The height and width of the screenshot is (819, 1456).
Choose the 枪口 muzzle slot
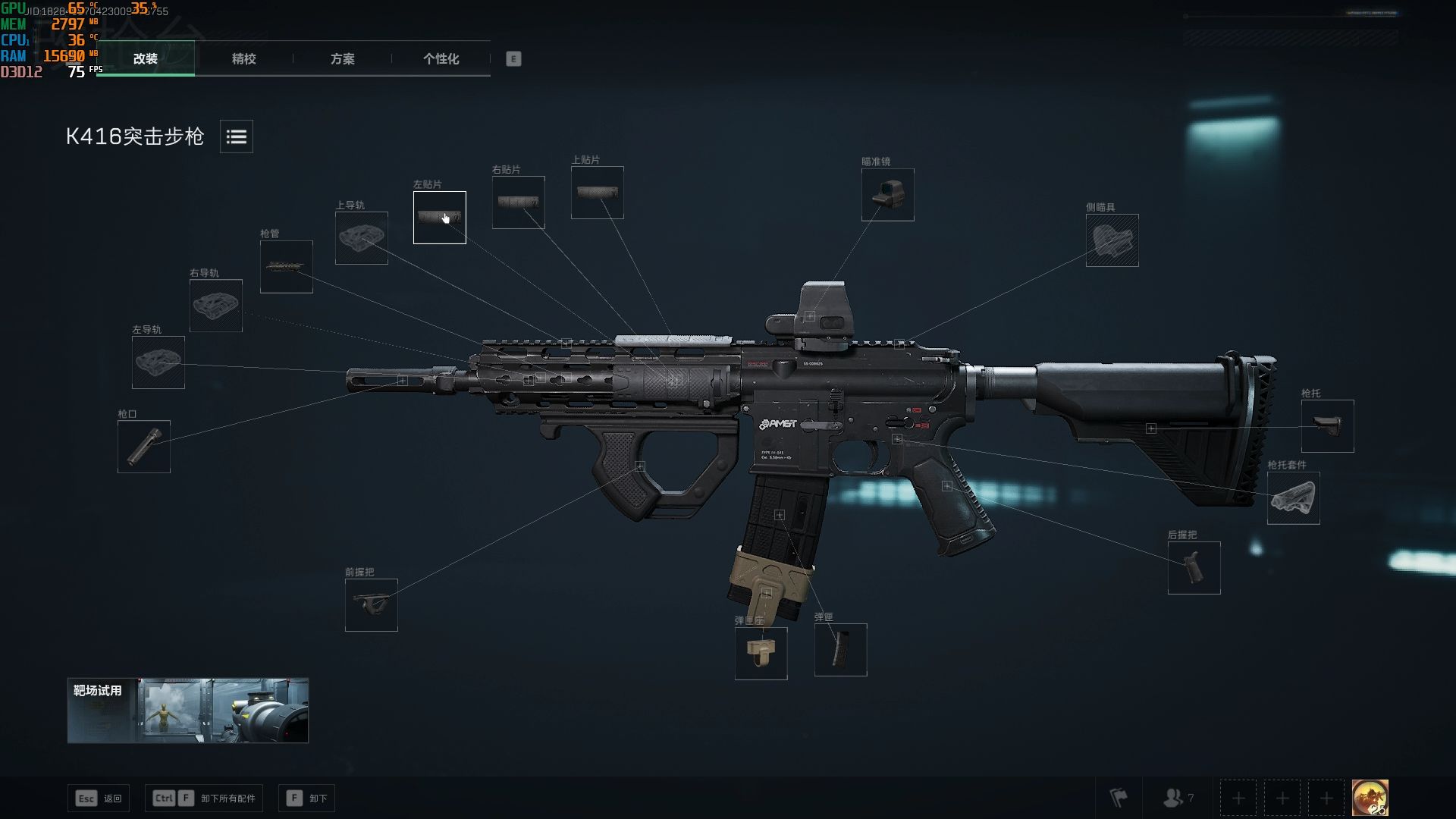click(x=143, y=447)
